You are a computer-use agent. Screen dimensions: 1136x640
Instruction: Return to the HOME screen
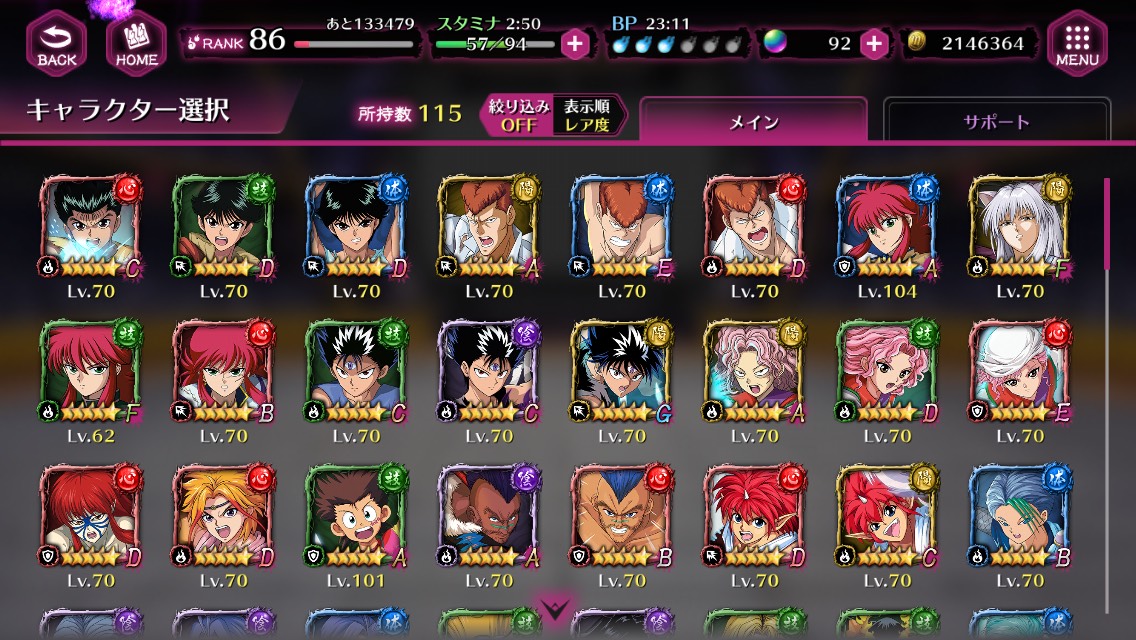pyautogui.click(x=136, y=43)
